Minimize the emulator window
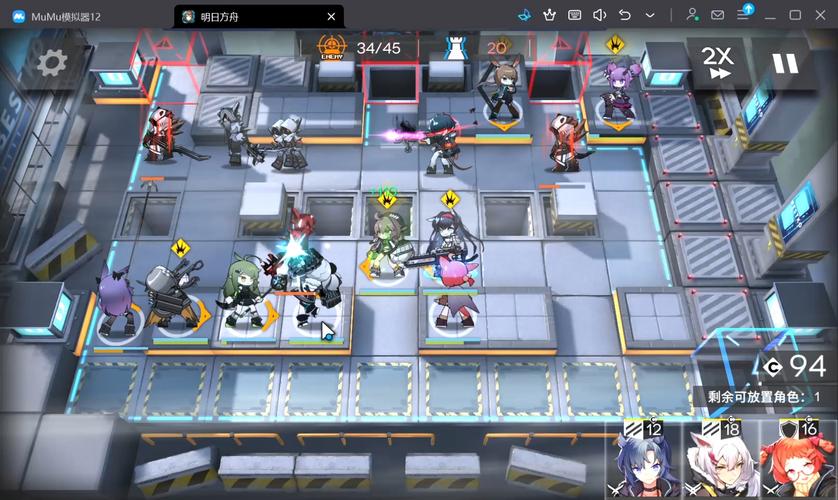Viewport: 838px width, 500px height. [769, 15]
